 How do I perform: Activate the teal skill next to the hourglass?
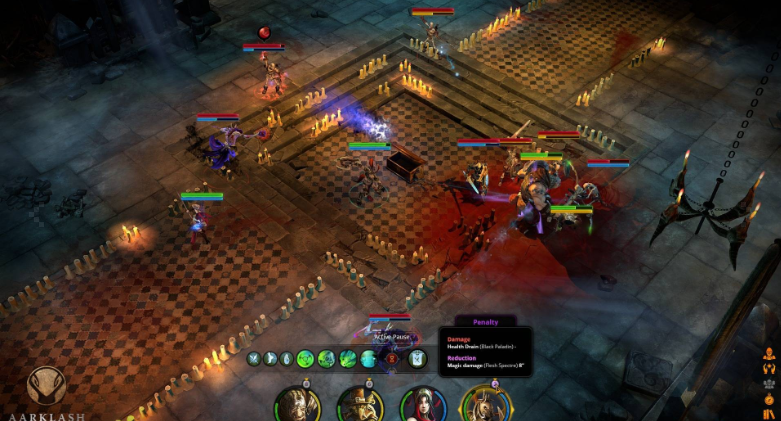pyautogui.click(x=370, y=358)
